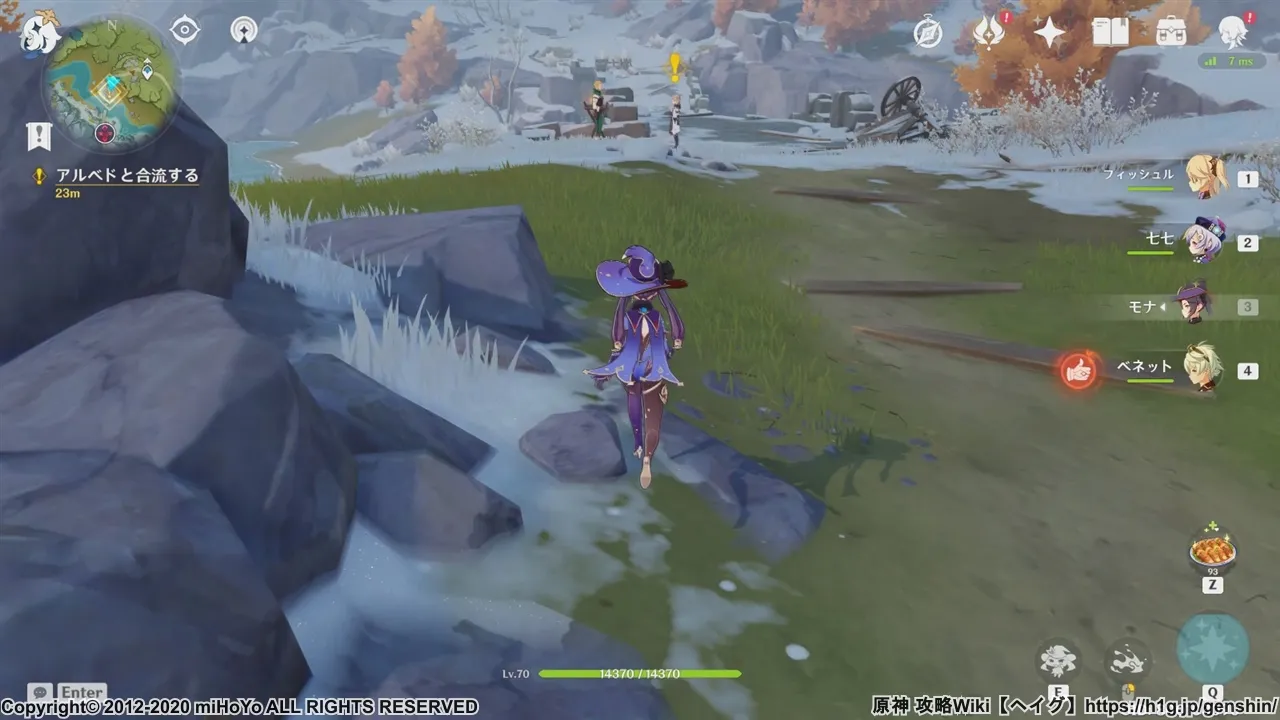Image resolution: width=1280 pixels, height=720 pixels.
Task: Click the events timer compass icon
Action: tap(929, 34)
